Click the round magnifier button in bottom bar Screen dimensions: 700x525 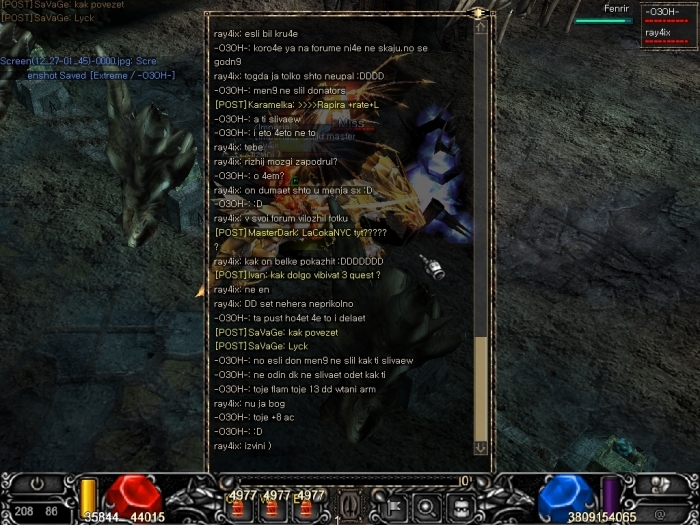[425, 506]
